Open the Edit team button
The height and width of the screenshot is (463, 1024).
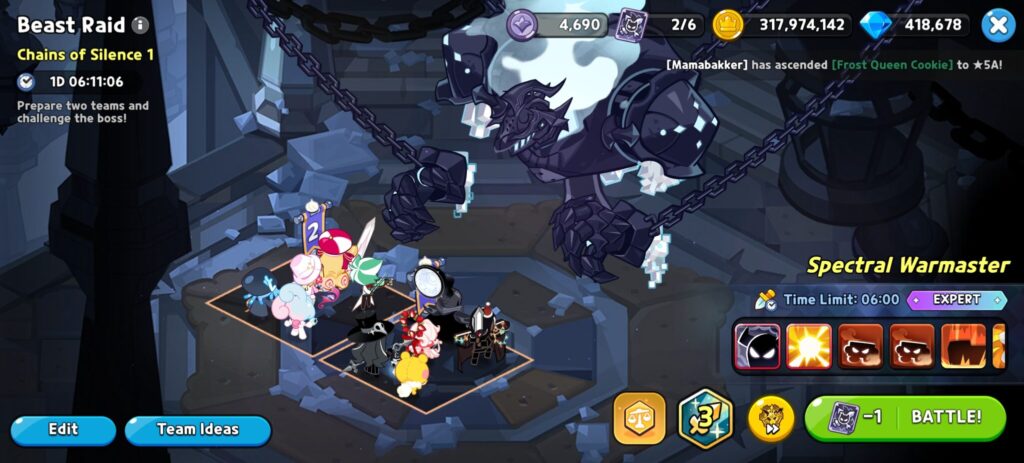(63, 430)
